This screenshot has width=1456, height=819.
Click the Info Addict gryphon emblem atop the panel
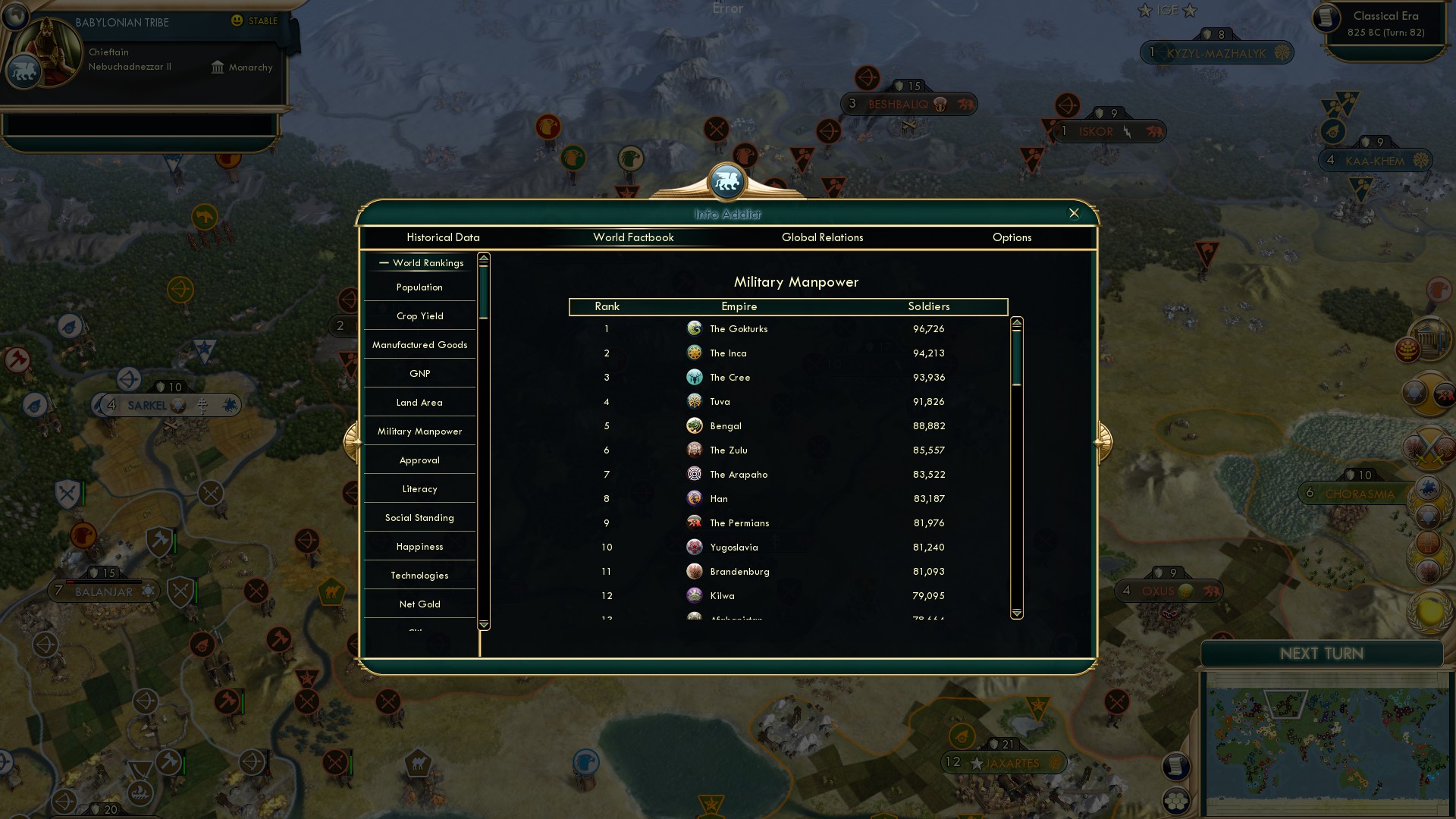727,182
